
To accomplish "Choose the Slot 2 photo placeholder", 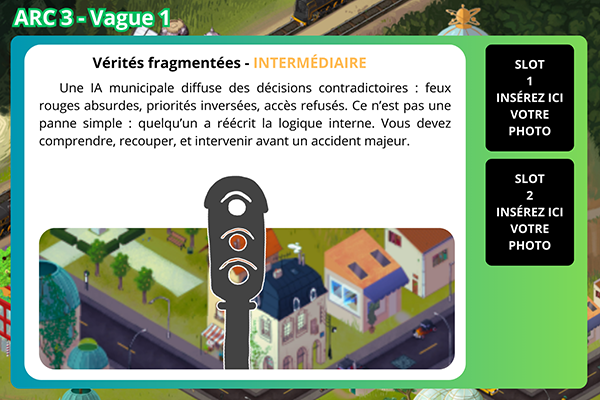I will click(529, 212).
